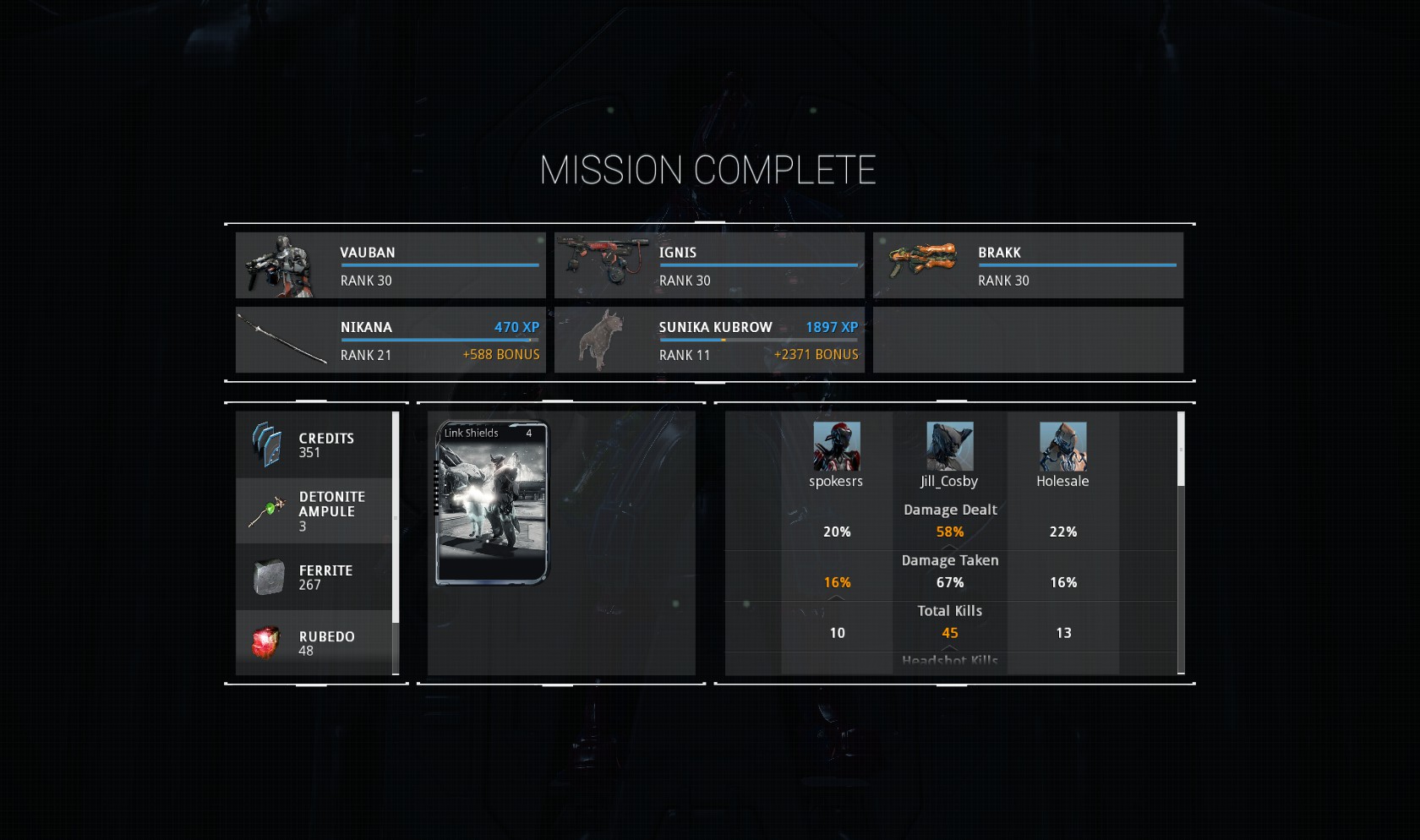Choose the Ferrite resource row
Image resolution: width=1420 pixels, height=840 pixels.
[314, 577]
